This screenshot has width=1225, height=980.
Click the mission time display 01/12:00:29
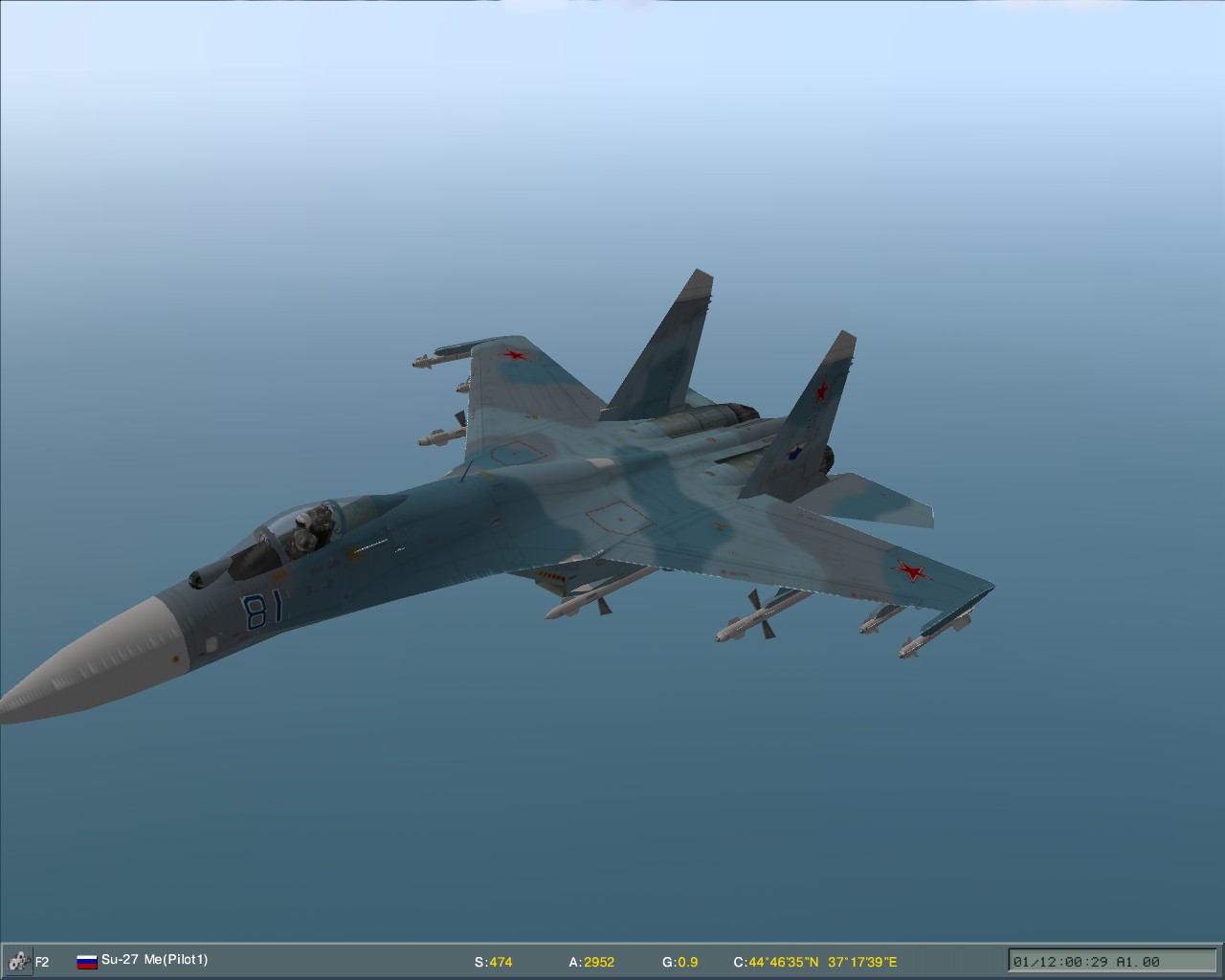point(1060,961)
